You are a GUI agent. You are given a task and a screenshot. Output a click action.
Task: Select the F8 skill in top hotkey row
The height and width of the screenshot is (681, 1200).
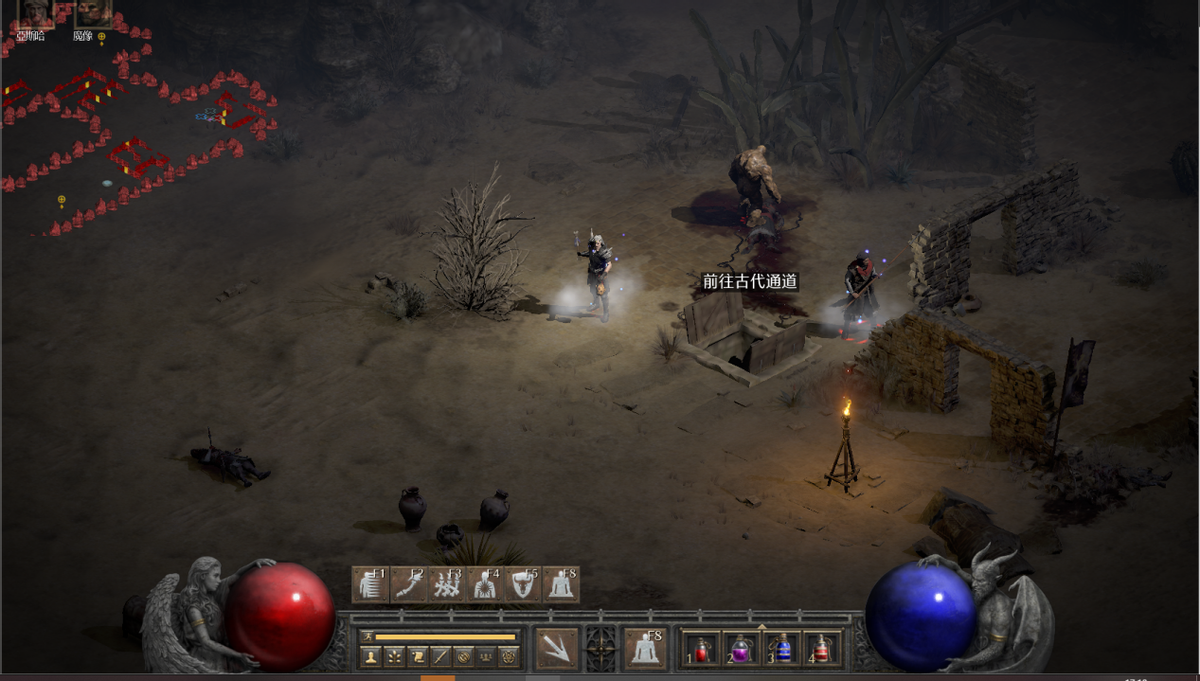point(560,585)
